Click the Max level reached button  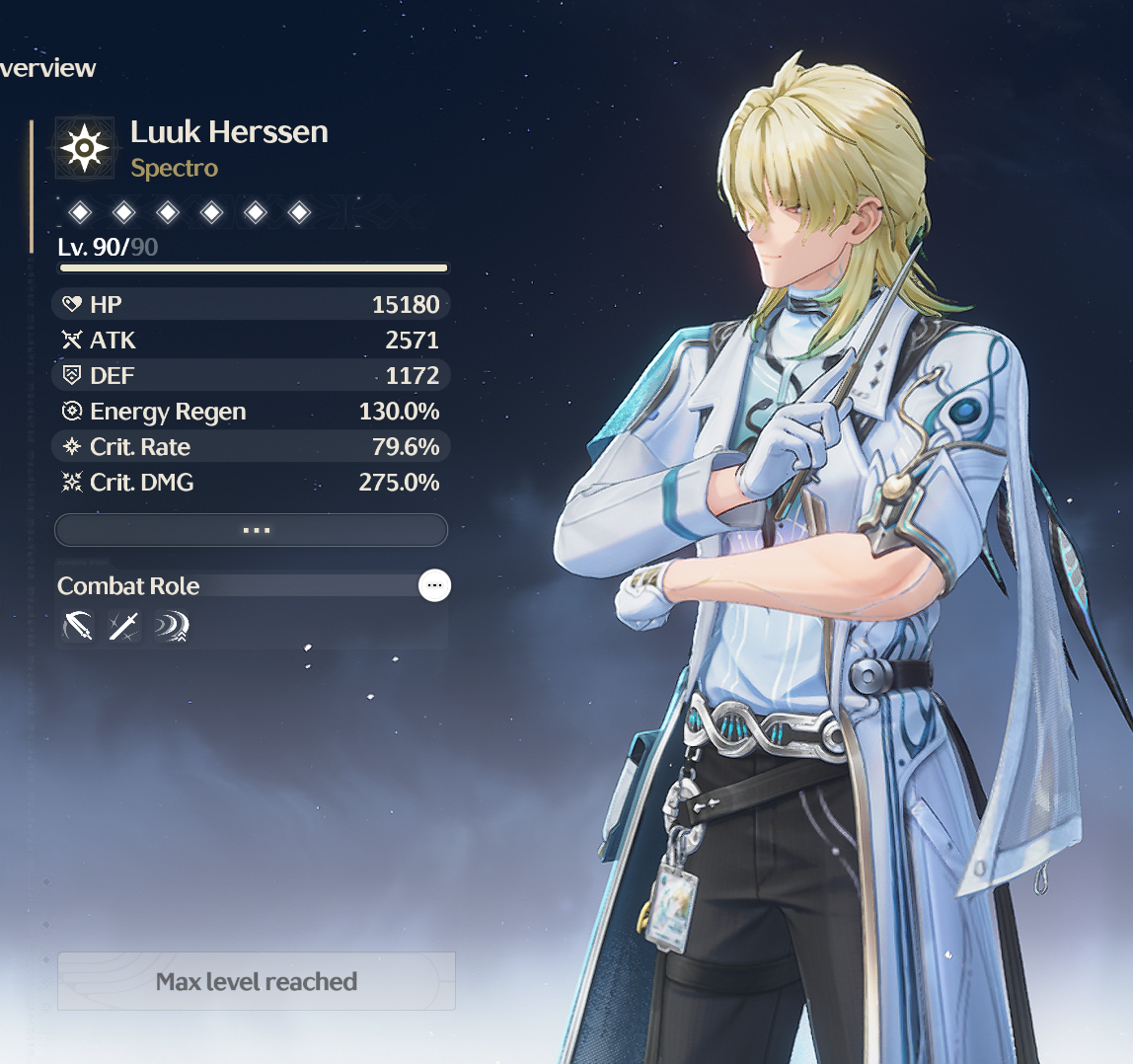click(x=257, y=981)
